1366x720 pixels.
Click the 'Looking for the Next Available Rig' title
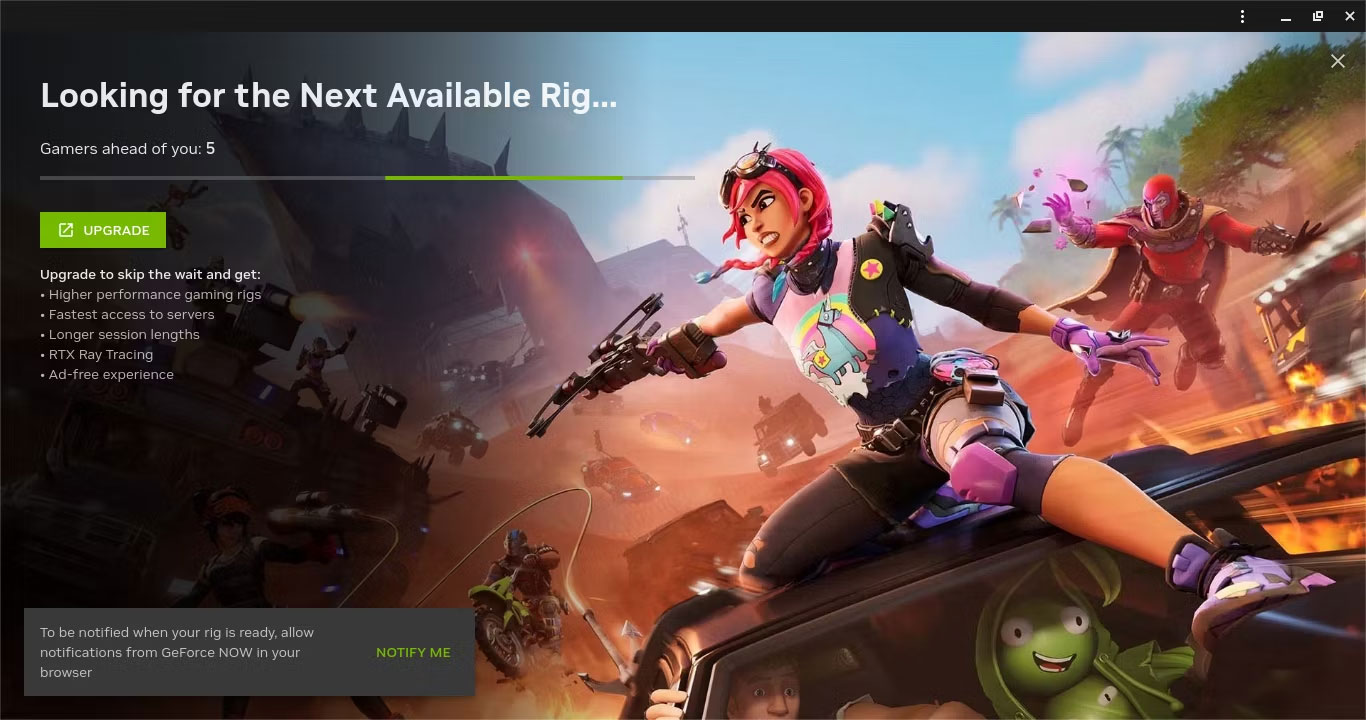click(328, 95)
